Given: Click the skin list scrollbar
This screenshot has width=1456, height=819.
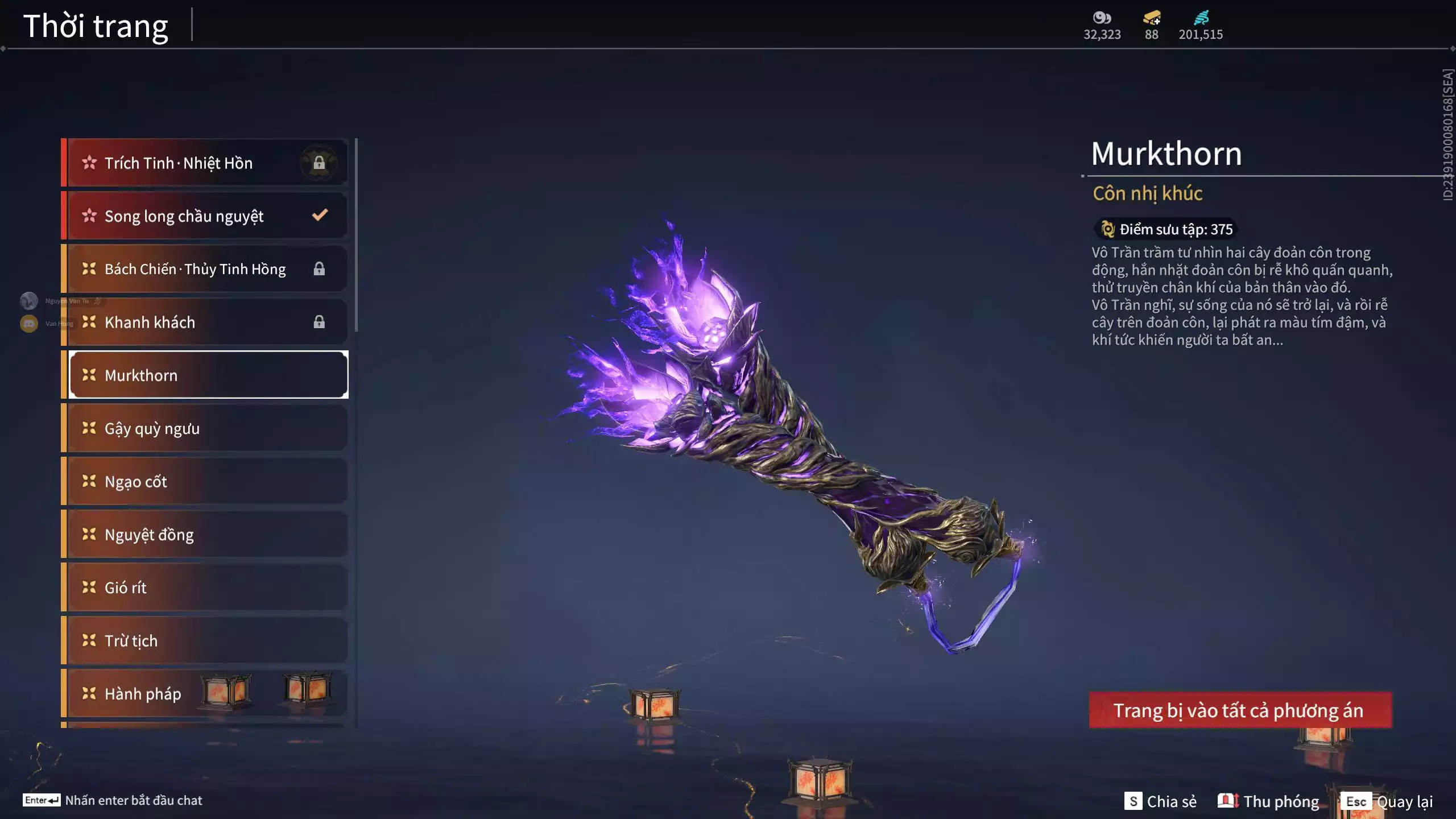Looking at the screenshot, I should pos(356,234).
